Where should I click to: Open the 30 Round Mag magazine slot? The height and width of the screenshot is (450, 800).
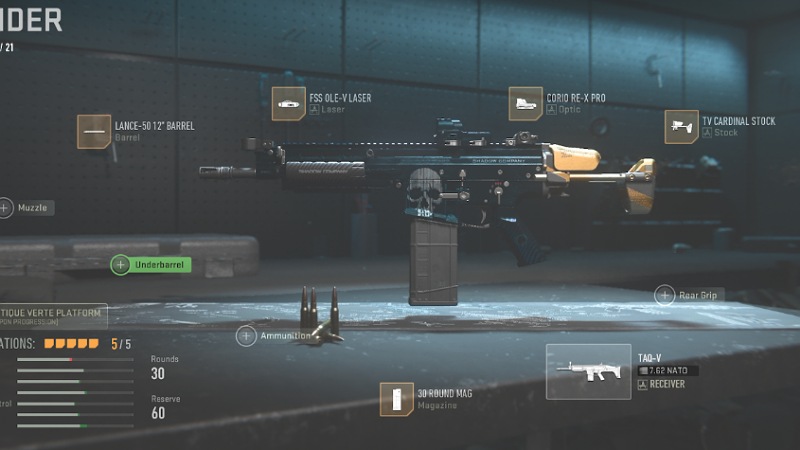click(x=397, y=399)
